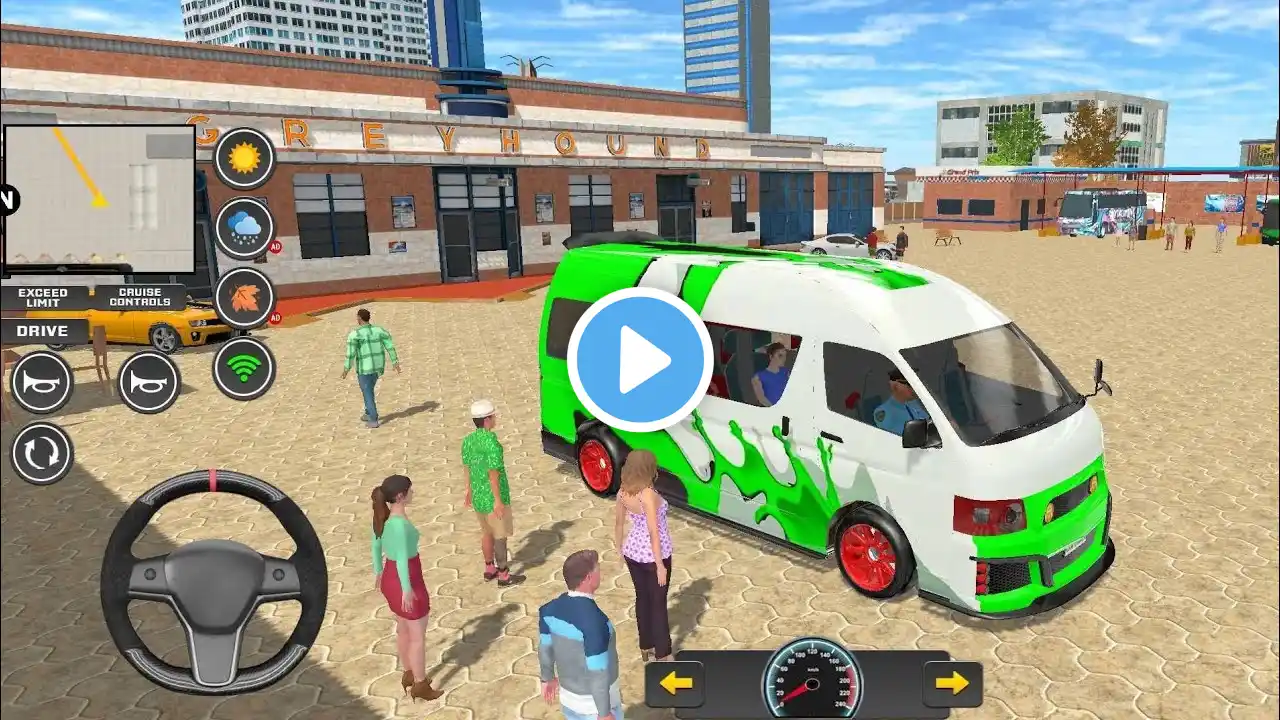Viewport: 1280px width, 720px height.
Task: Switch to rainy cloud weather
Action: pos(244,228)
